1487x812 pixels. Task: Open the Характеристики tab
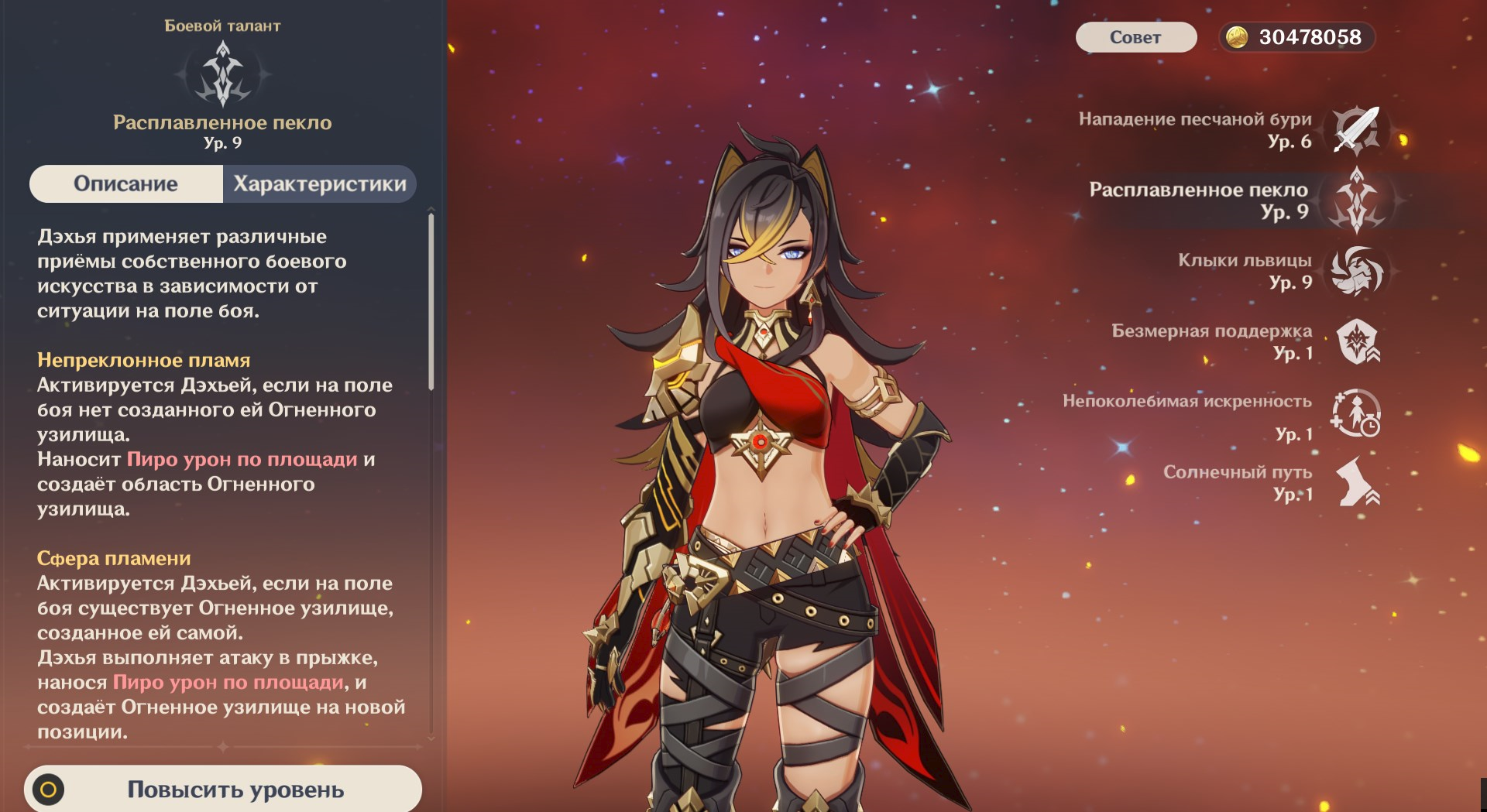319,184
